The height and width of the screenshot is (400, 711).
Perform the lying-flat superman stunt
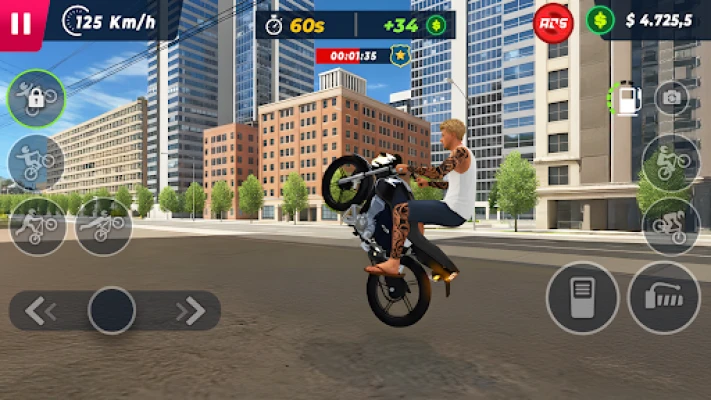(103, 226)
